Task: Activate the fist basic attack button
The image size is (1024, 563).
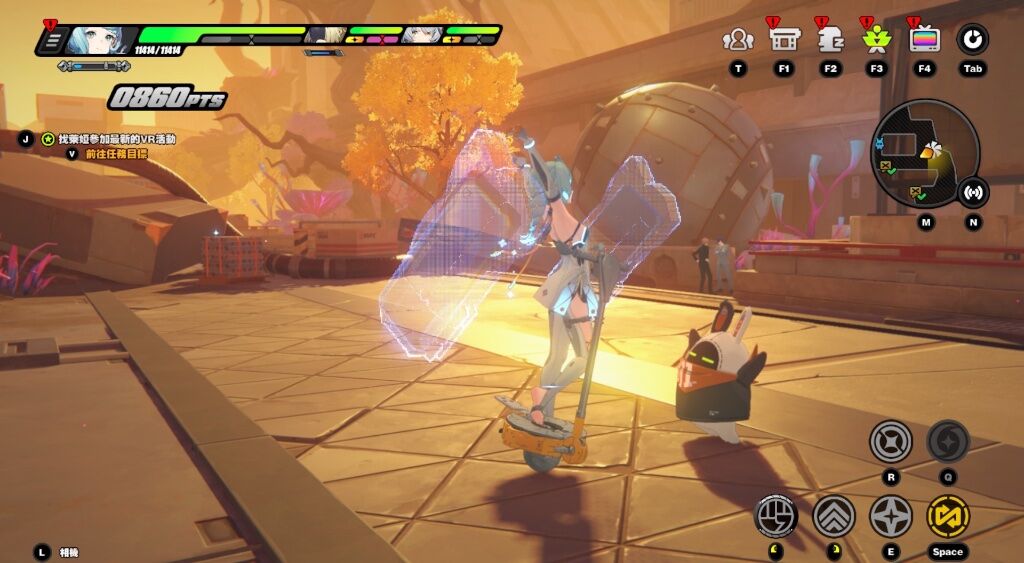Action: (x=776, y=516)
